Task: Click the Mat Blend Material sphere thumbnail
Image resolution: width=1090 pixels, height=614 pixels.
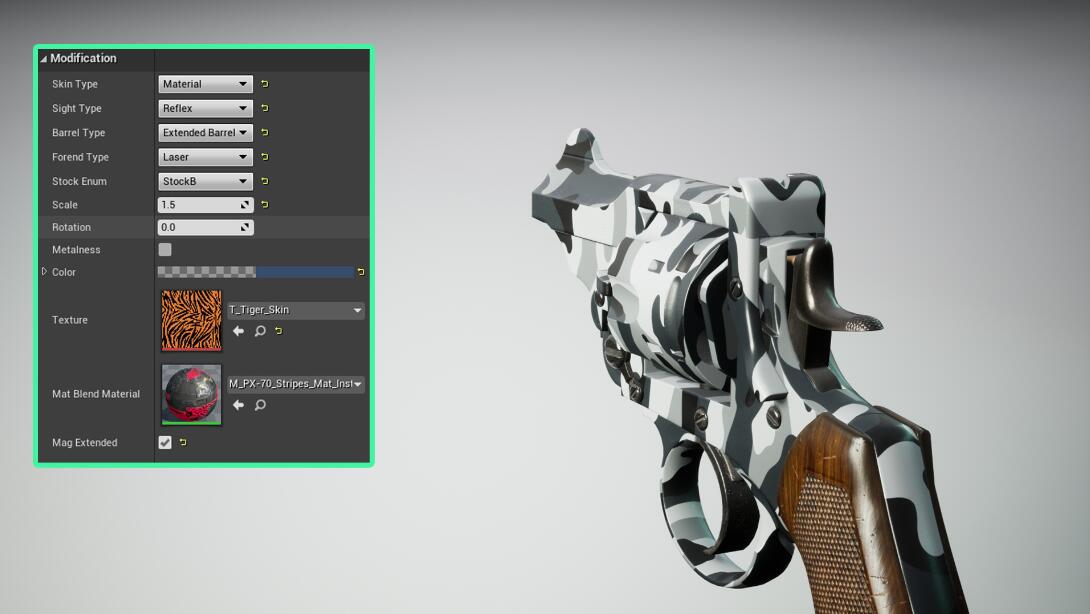Action: click(x=191, y=394)
